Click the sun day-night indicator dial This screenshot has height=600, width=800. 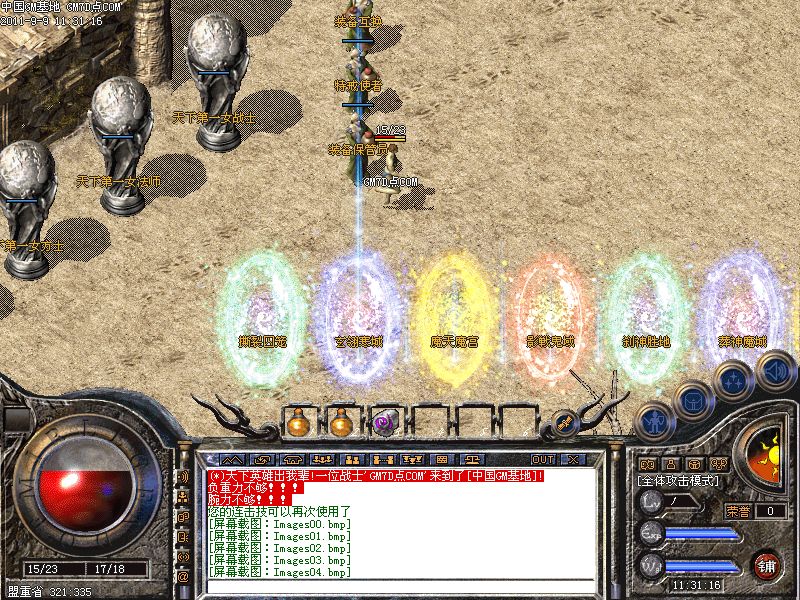768,450
